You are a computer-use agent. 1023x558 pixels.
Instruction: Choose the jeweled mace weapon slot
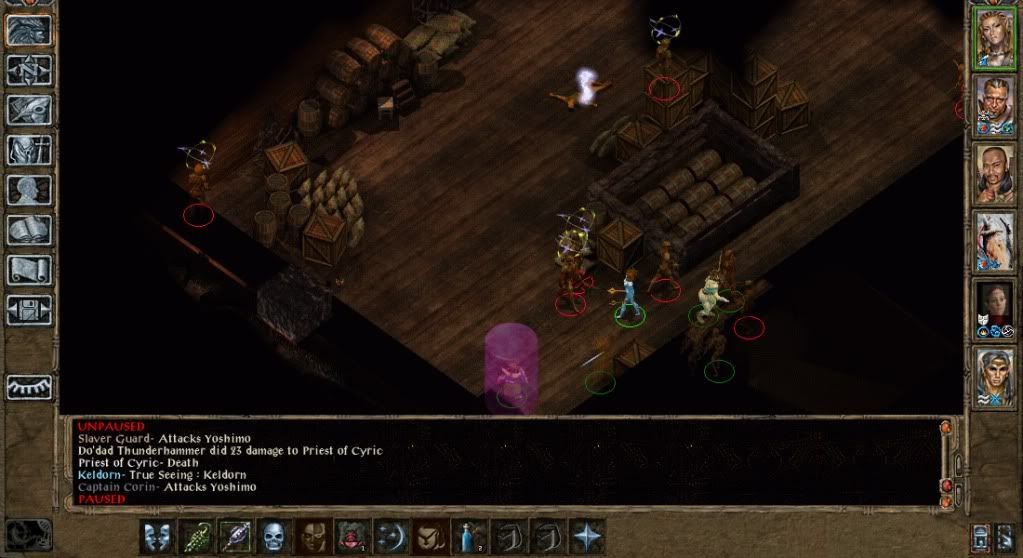point(235,537)
